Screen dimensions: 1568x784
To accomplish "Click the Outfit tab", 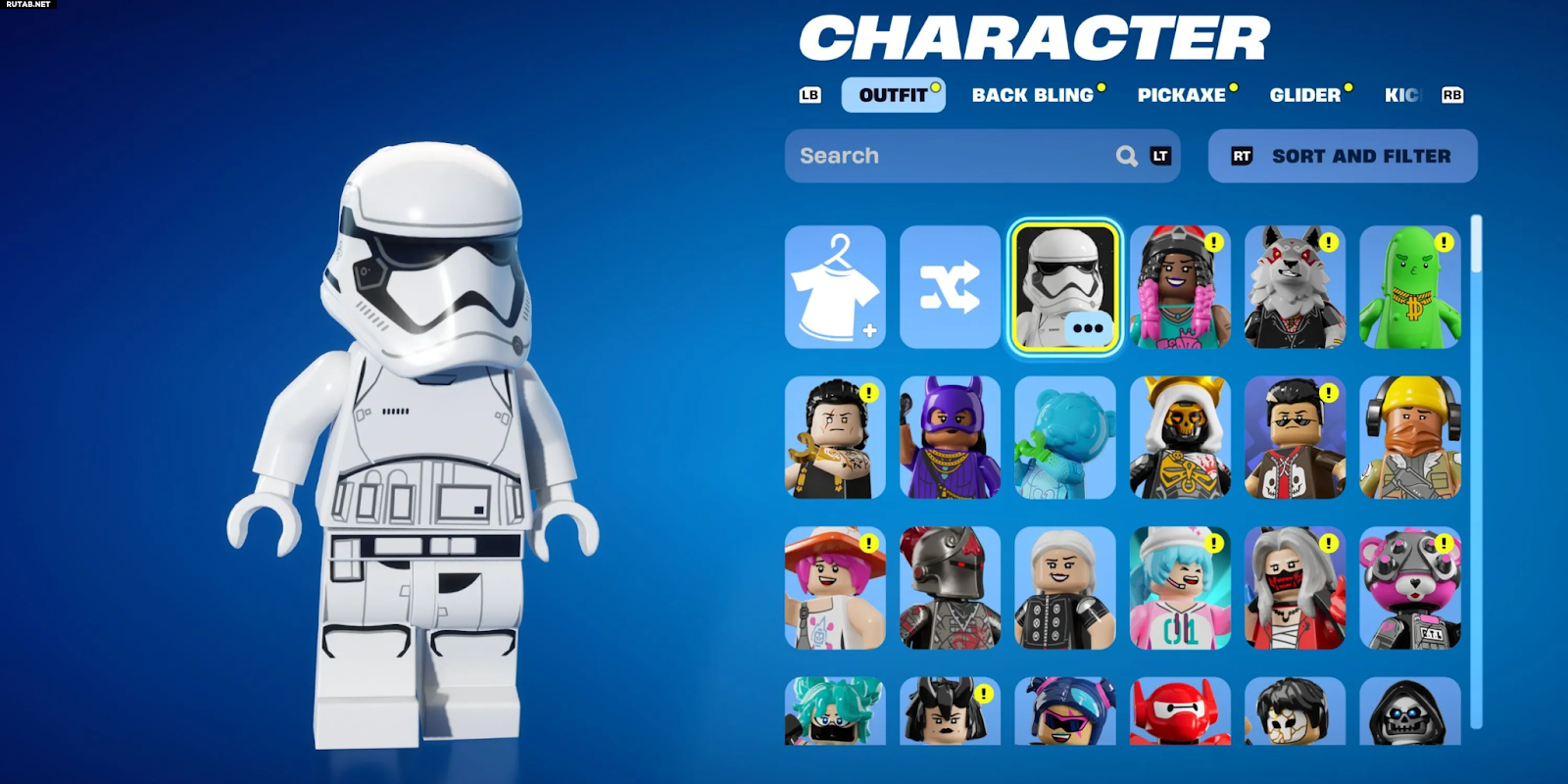I will coord(893,95).
